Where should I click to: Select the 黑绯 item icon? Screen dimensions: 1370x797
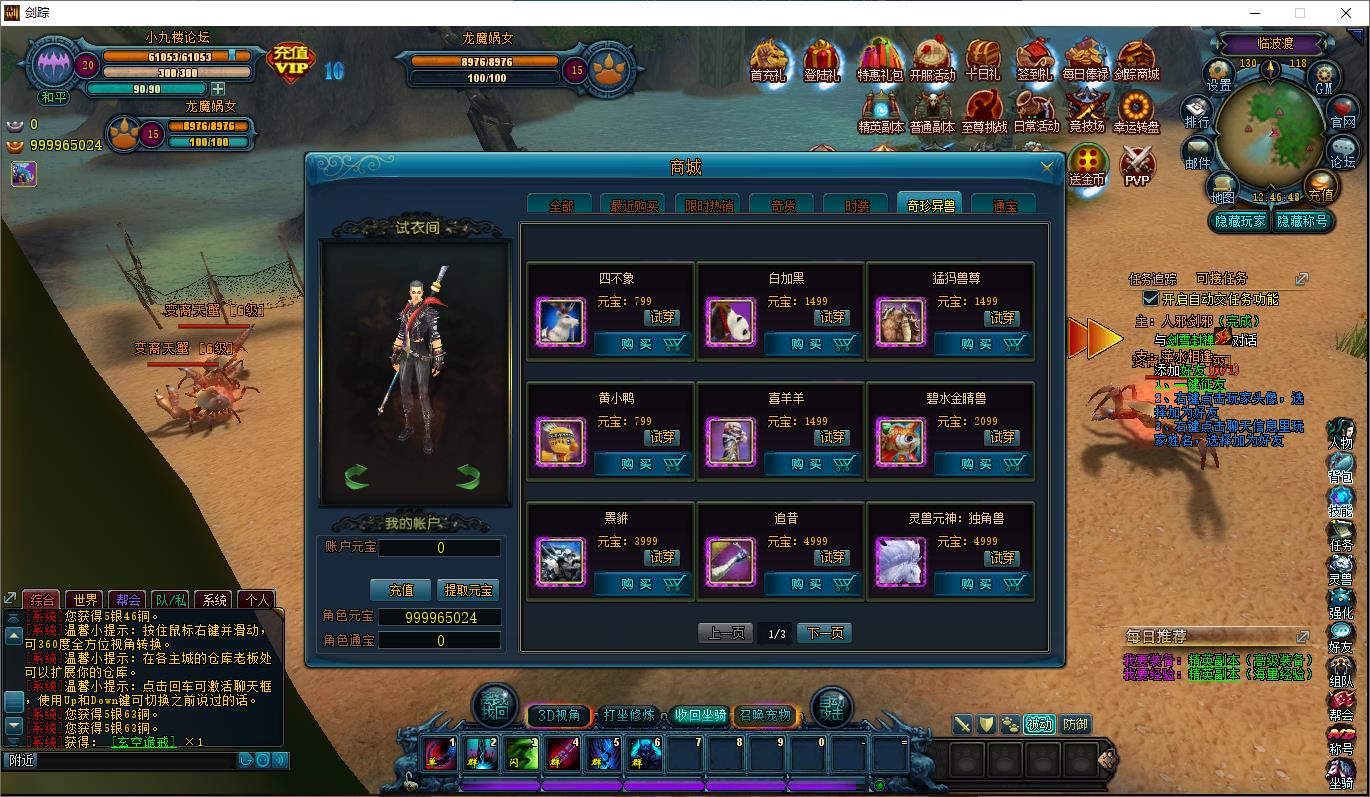click(561, 561)
